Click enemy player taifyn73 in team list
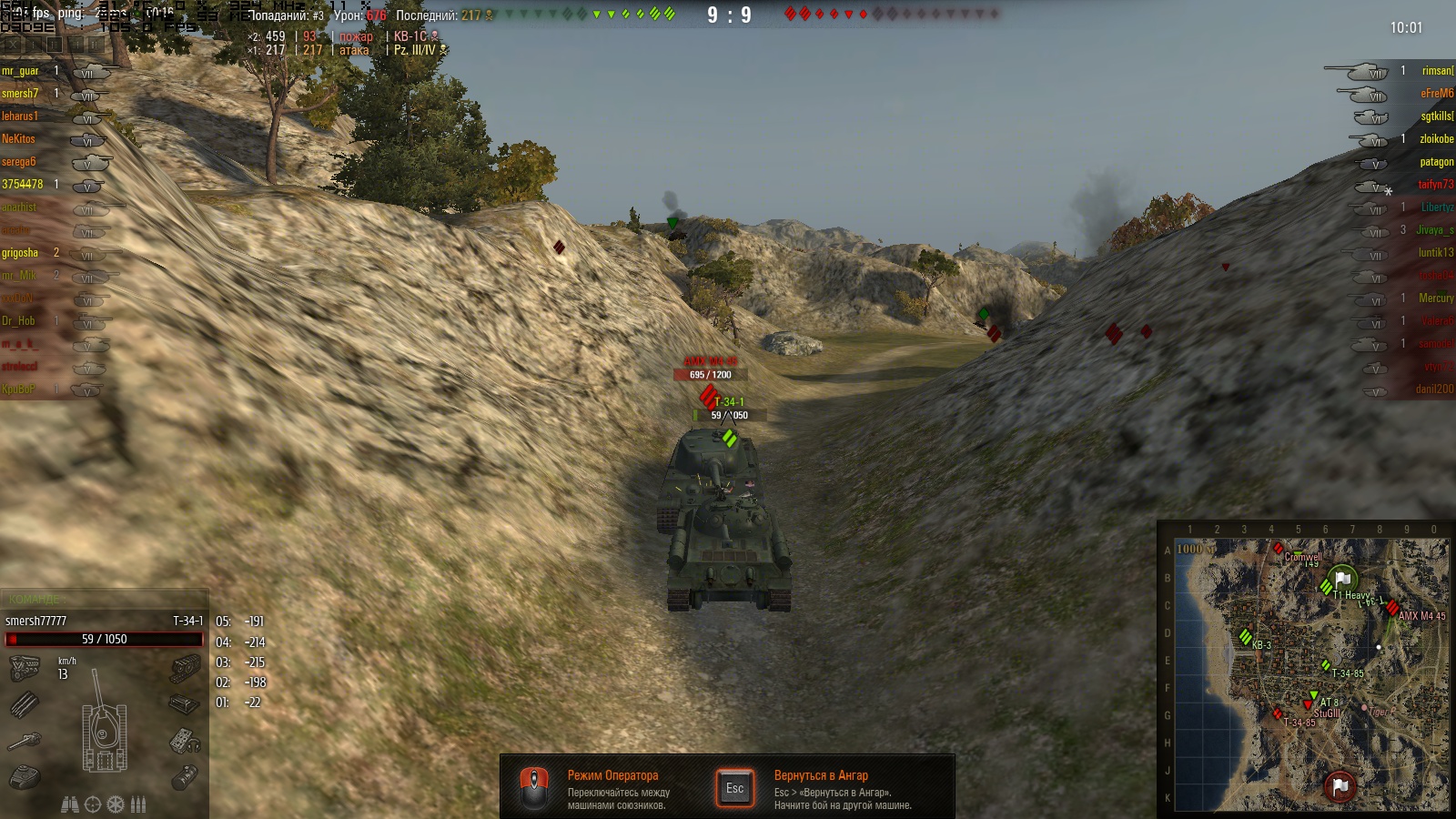Viewport: 1456px width, 819px height. (1435, 185)
